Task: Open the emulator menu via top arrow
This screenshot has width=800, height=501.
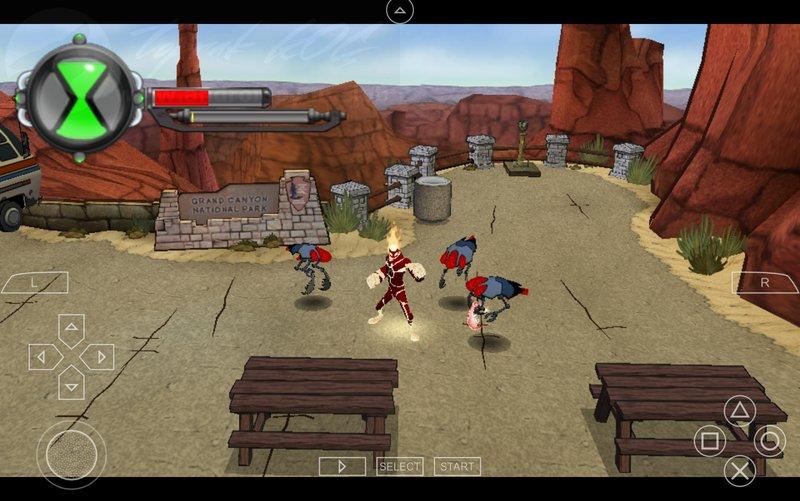Action: 400,11
